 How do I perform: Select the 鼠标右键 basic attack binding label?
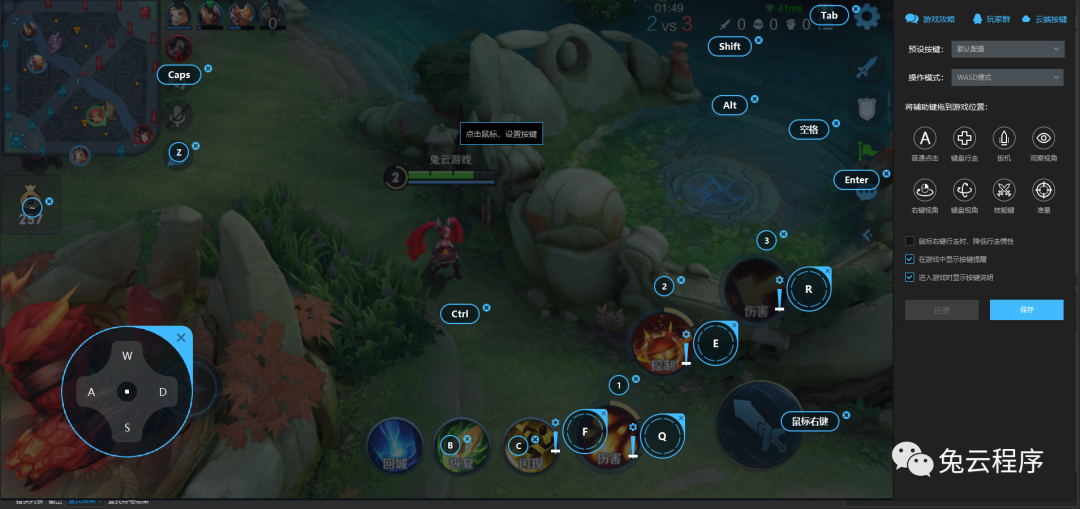pyautogui.click(x=809, y=421)
